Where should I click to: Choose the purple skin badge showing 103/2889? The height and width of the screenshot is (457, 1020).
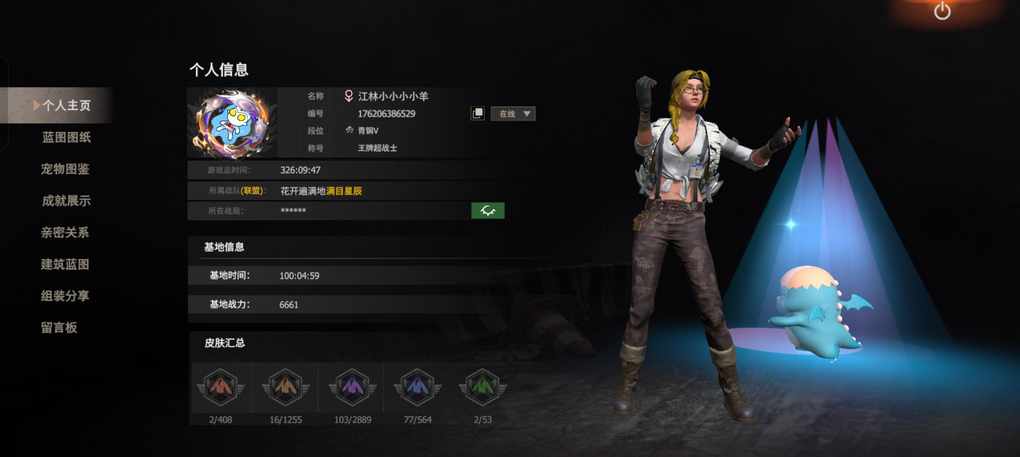(352, 387)
